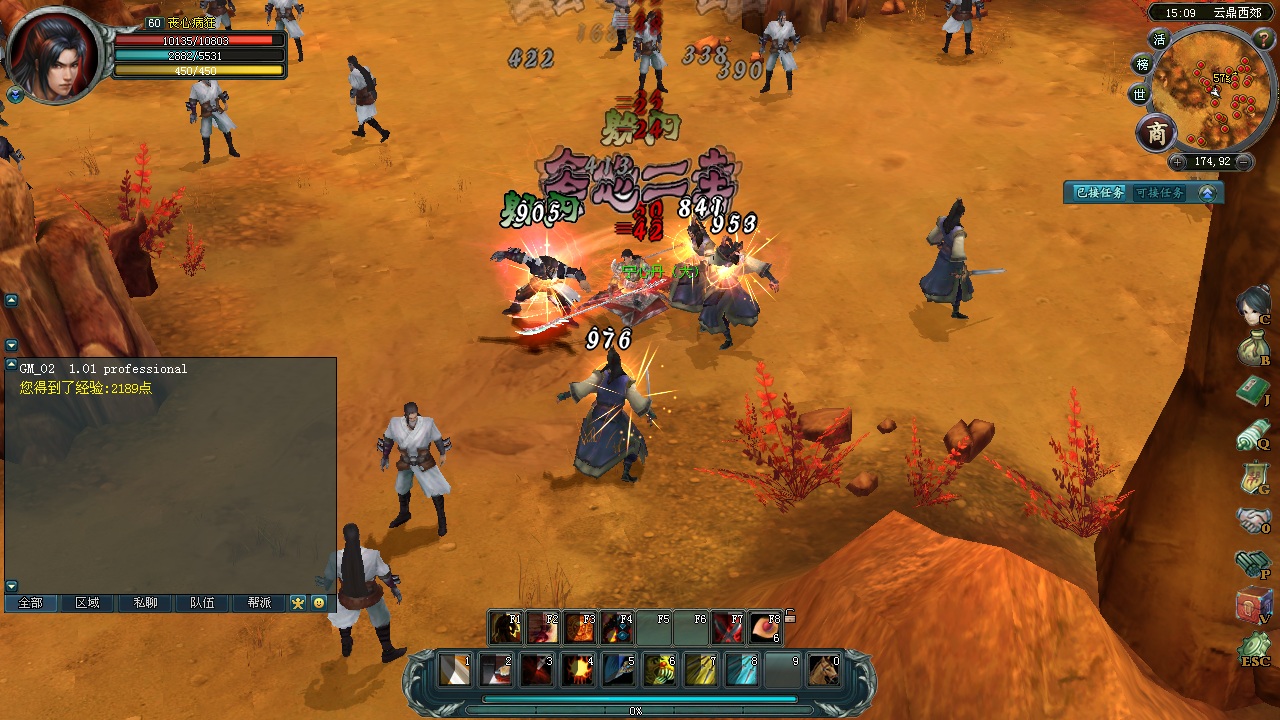Open the gear system menu icon
The height and width of the screenshot is (720, 1280).
click(x=1254, y=648)
